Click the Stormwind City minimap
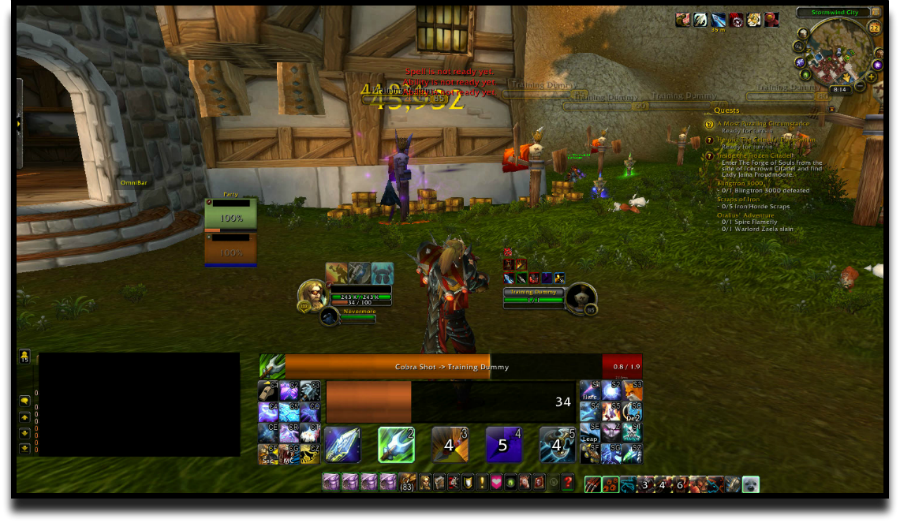The width and height of the screenshot is (900, 523). click(x=838, y=55)
